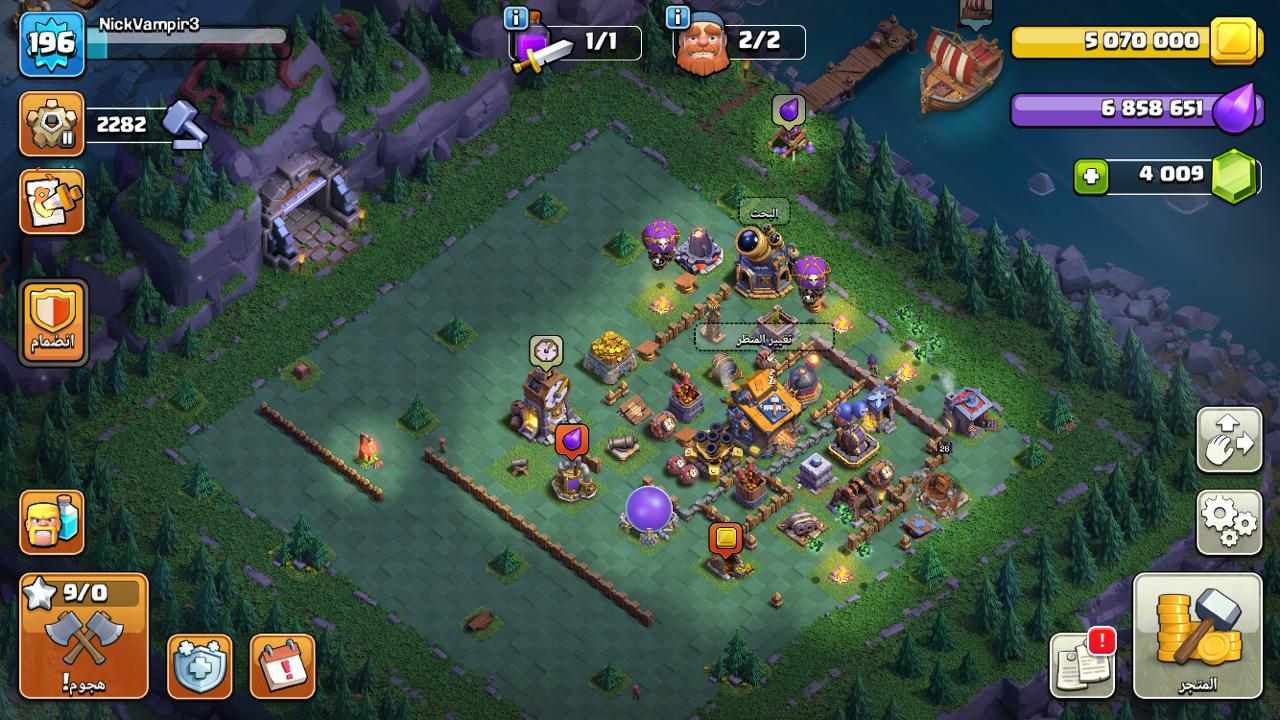Tap the clock tower boost bubble
This screenshot has width=1280, height=720.
click(x=545, y=351)
